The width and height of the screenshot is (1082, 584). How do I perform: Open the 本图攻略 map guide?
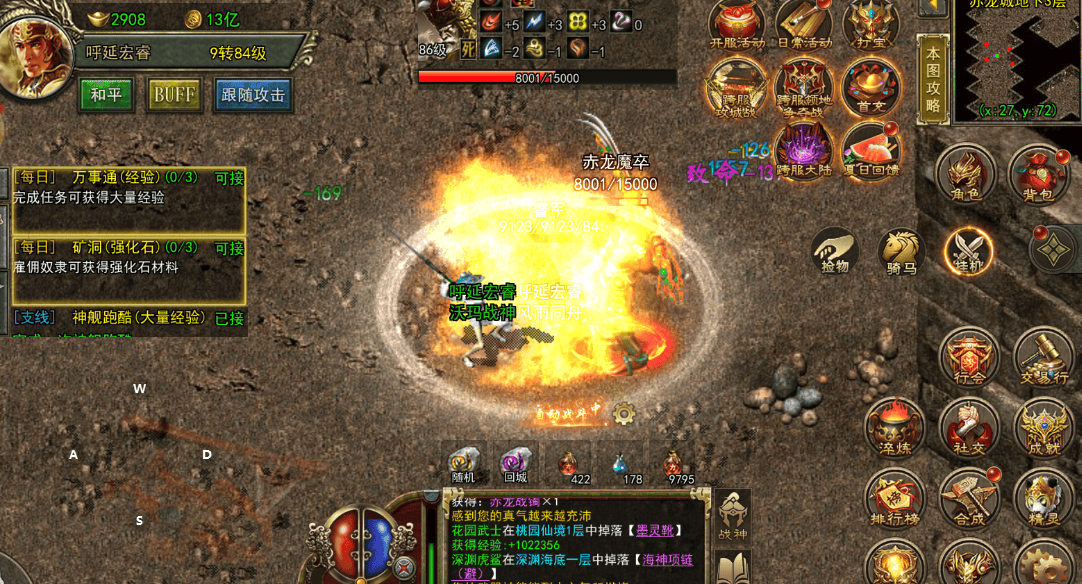point(932,79)
